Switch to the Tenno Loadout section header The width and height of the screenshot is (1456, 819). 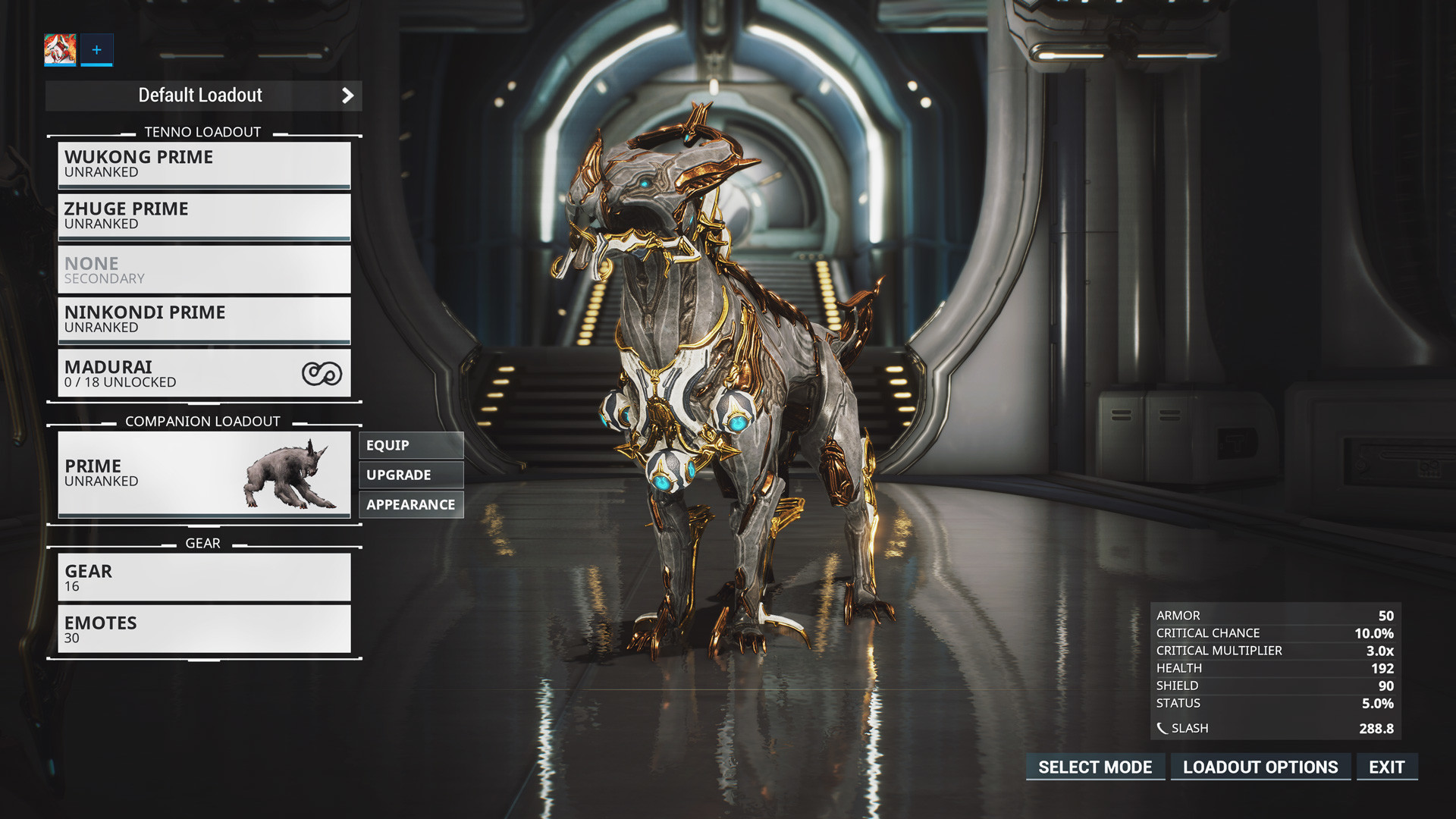(x=203, y=131)
